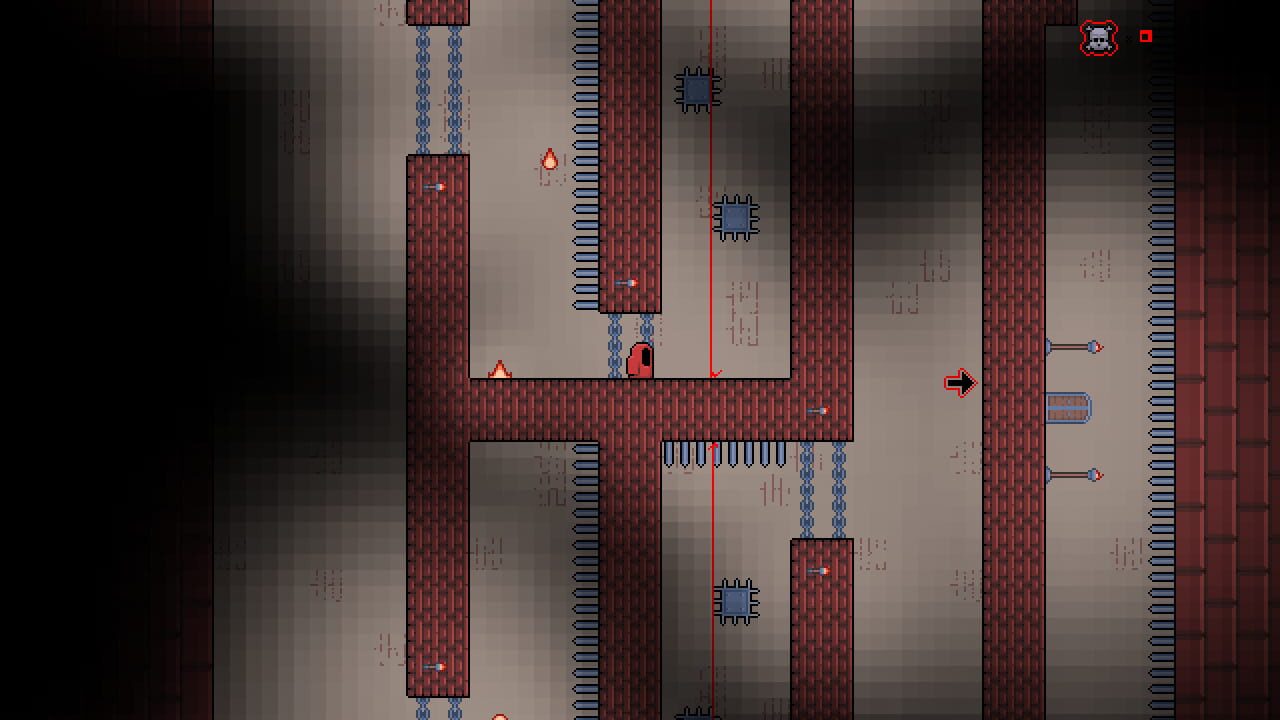
Task: Select the flame next to the player
Action: [500, 370]
